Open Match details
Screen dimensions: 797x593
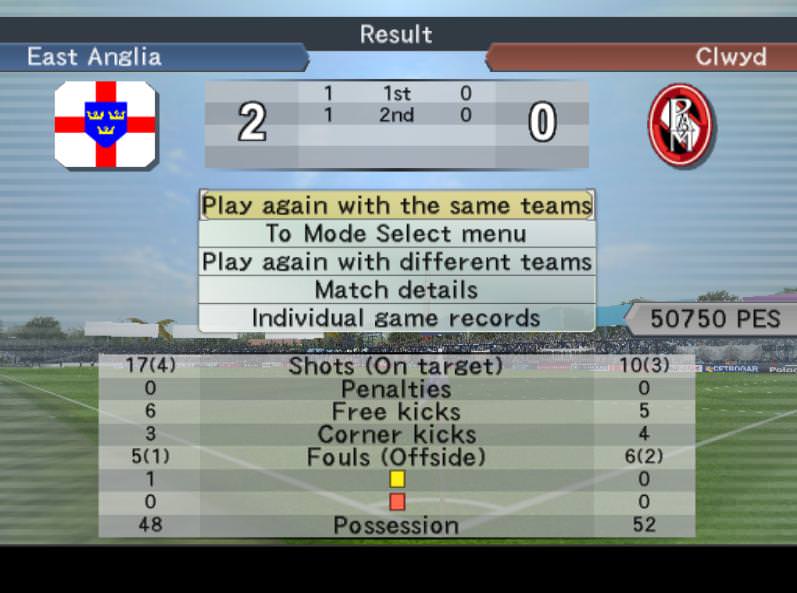[x=397, y=290]
